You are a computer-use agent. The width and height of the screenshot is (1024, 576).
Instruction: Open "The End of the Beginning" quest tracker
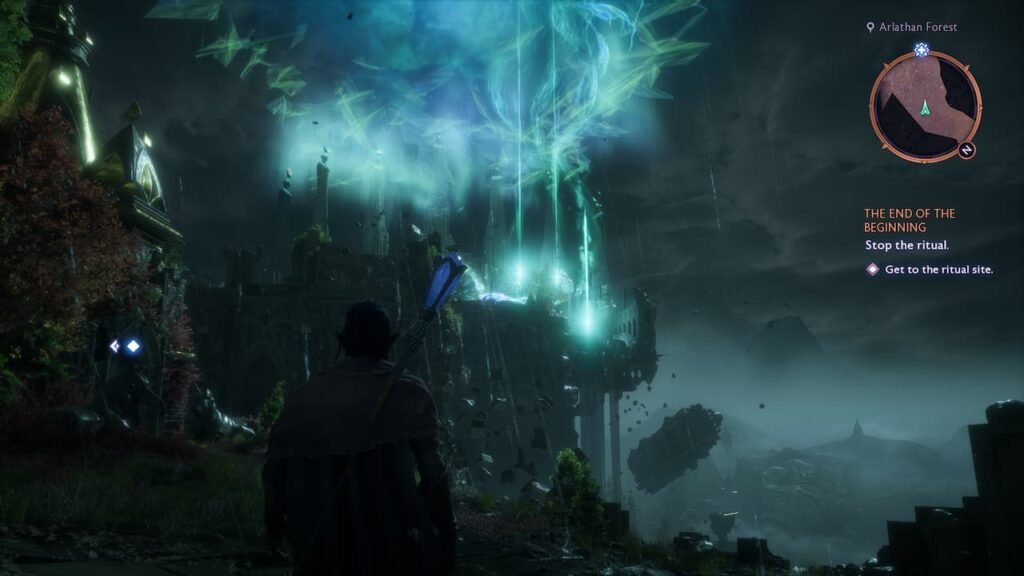[x=909, y=220]
